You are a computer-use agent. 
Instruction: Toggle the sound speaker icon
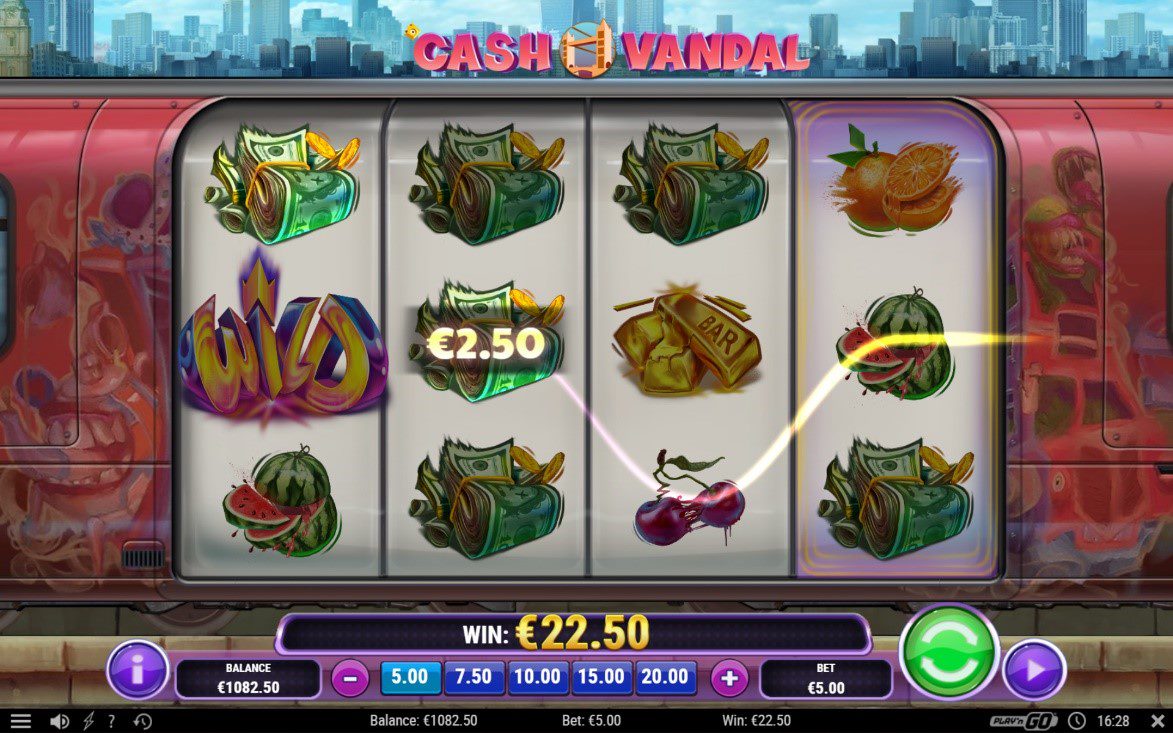pyautogui.click(x=59, y=721)
